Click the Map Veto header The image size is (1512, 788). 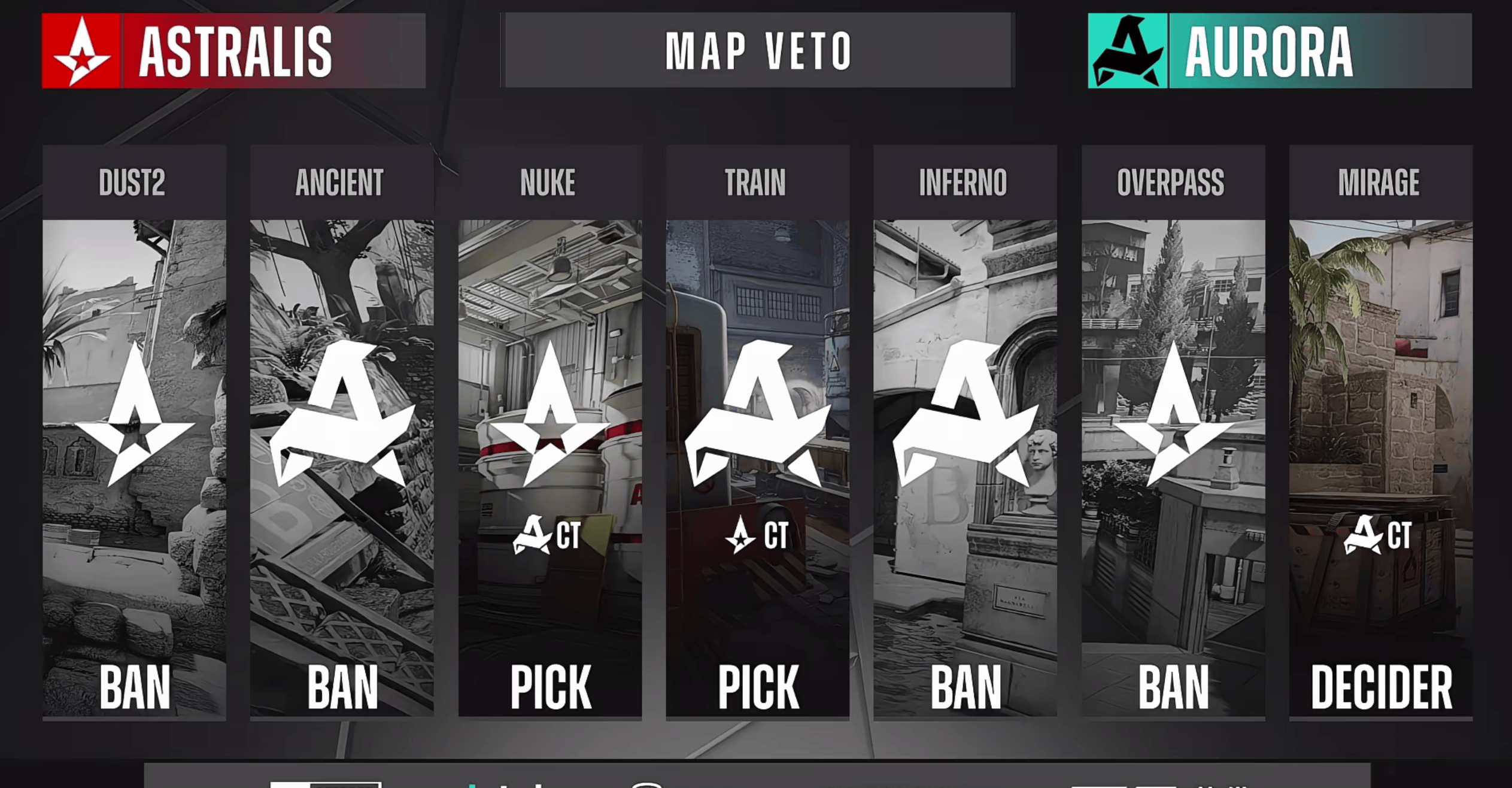pyautogui.click(x=758, y=51)
